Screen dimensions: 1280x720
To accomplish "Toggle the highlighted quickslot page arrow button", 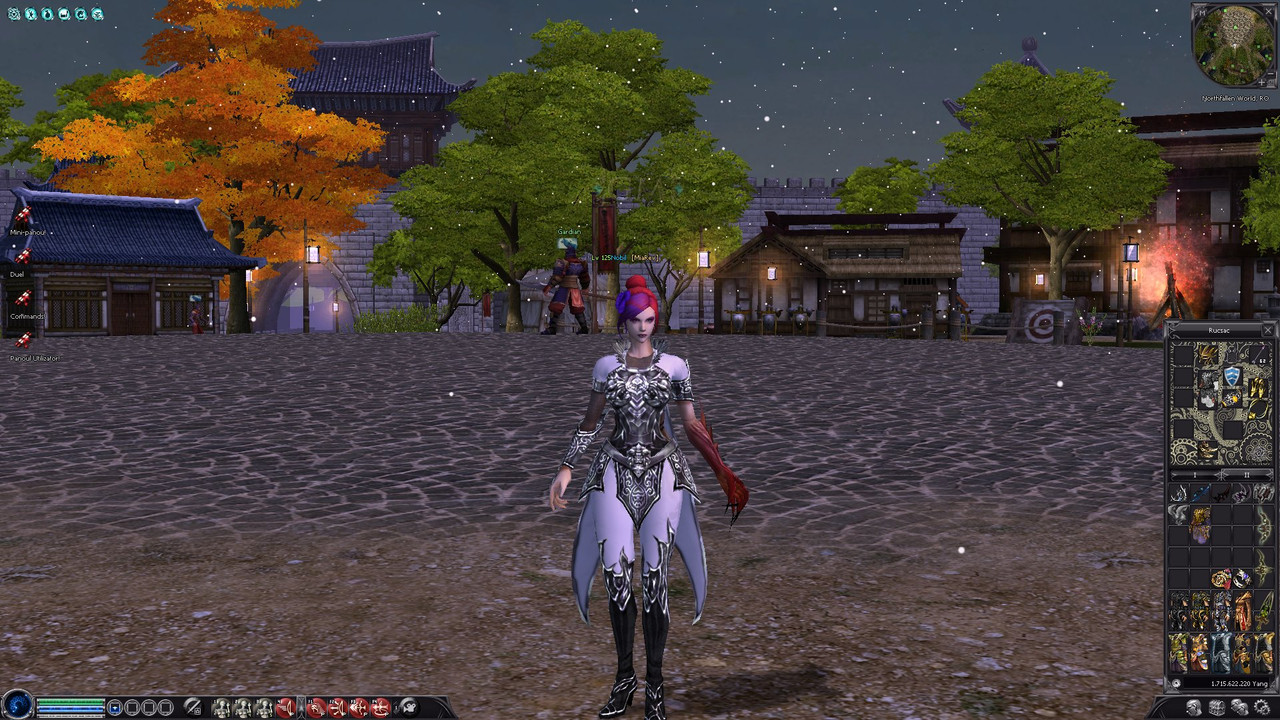I will coord(302,706).
